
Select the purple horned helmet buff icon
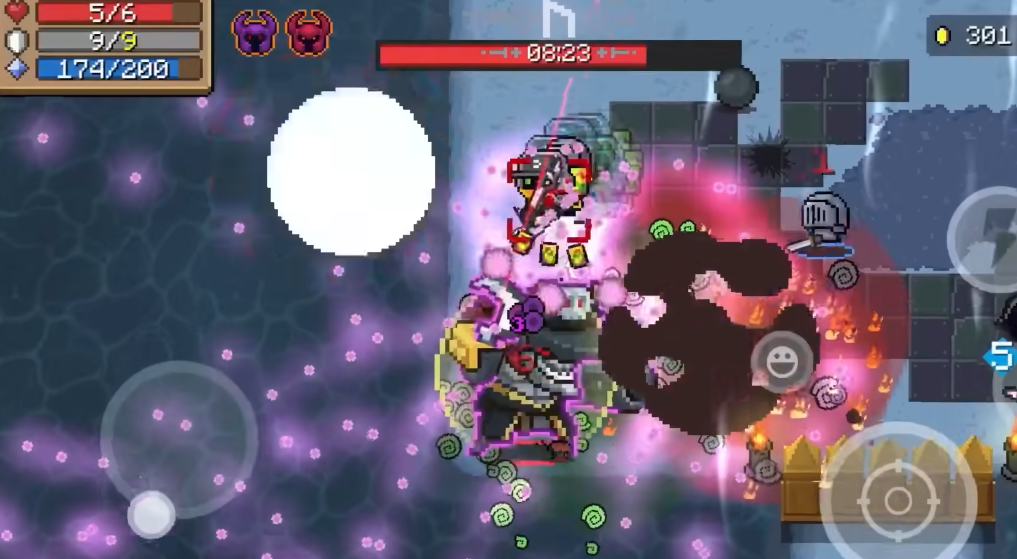coord(254,34)
